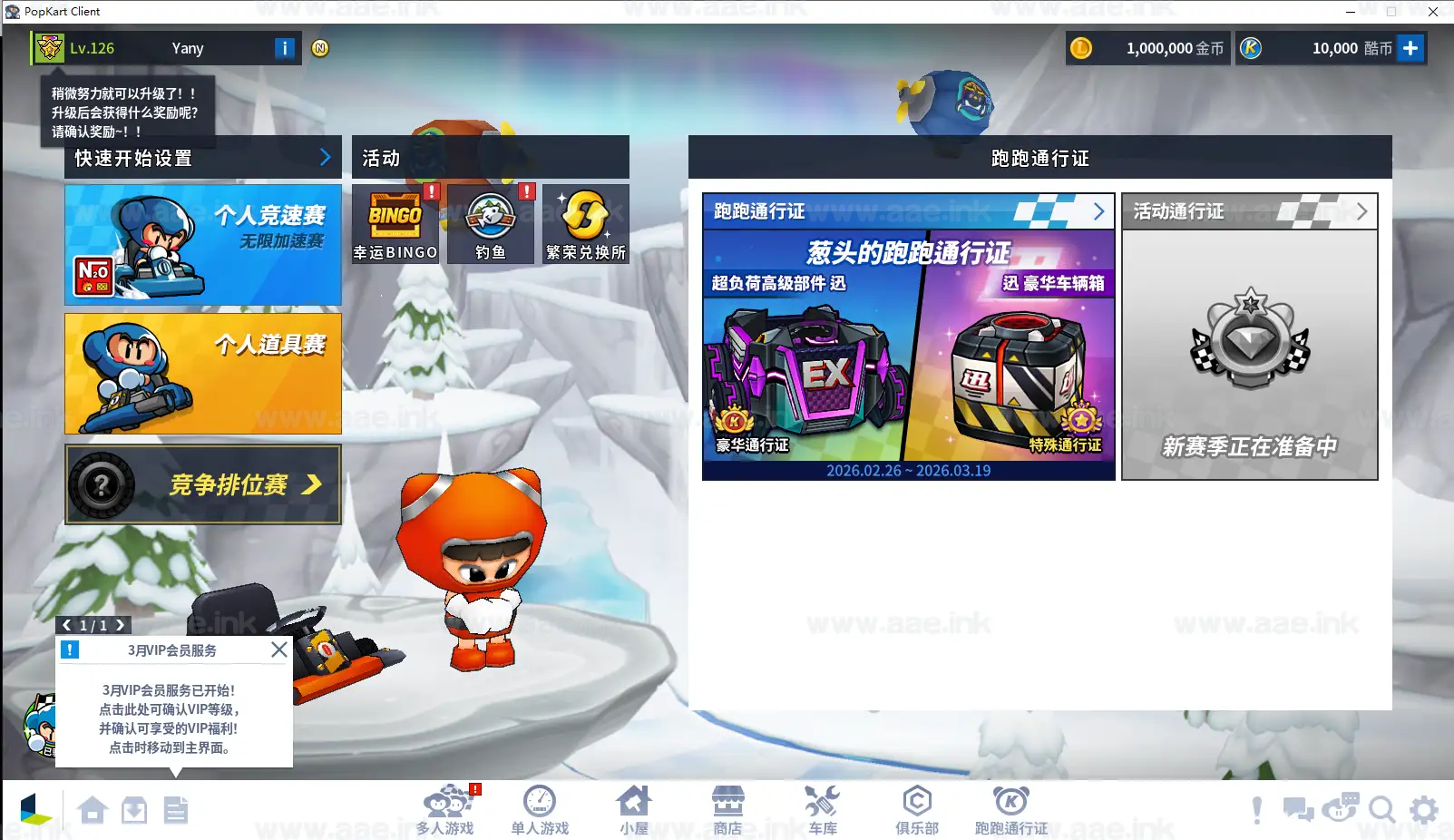The image size is (1454, 840).
Task: Expand the 快速开始设置 chevron
Action: pos(326,157)
